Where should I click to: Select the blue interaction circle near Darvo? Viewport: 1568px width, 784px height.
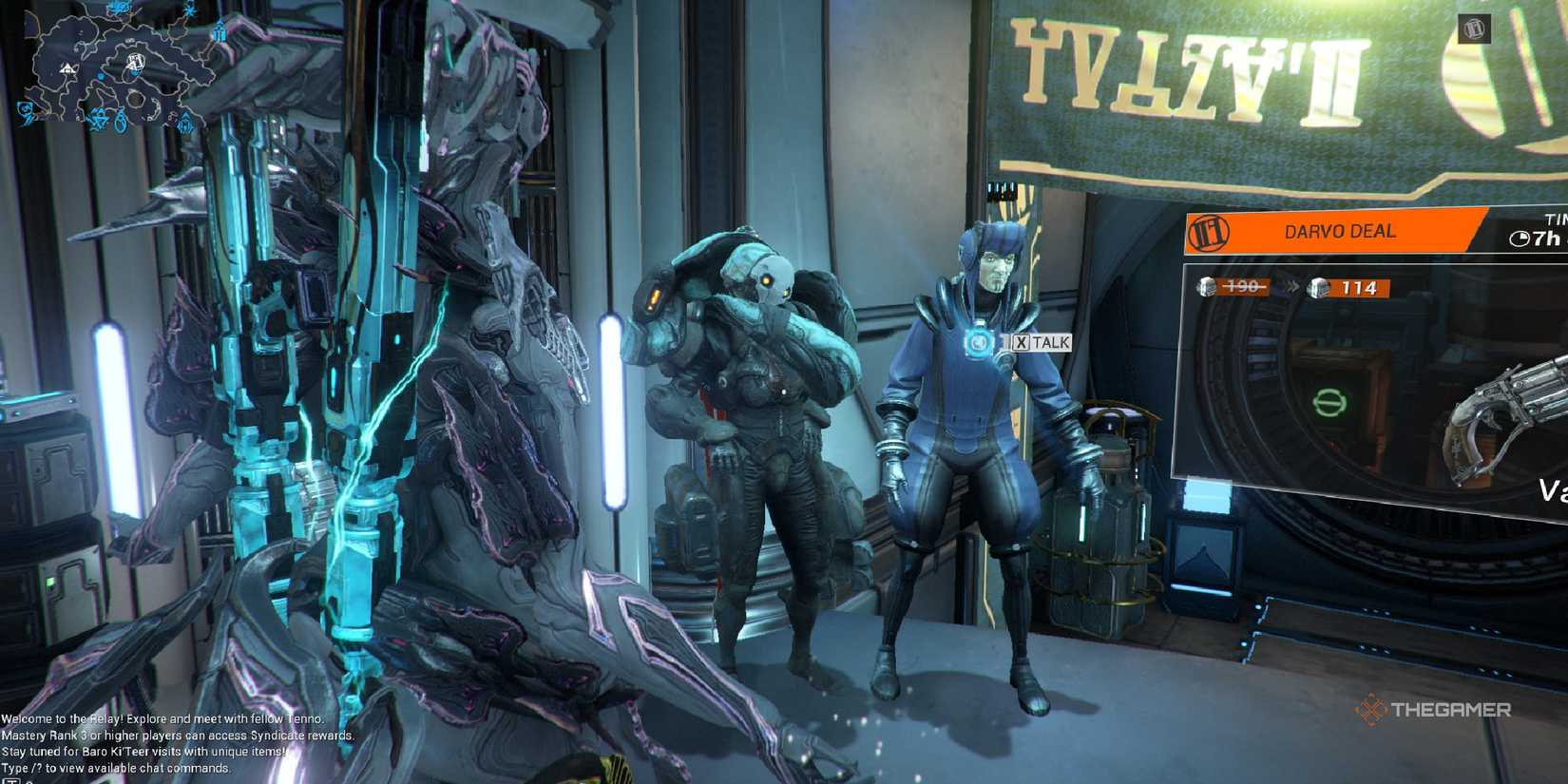tap(977, 344)
